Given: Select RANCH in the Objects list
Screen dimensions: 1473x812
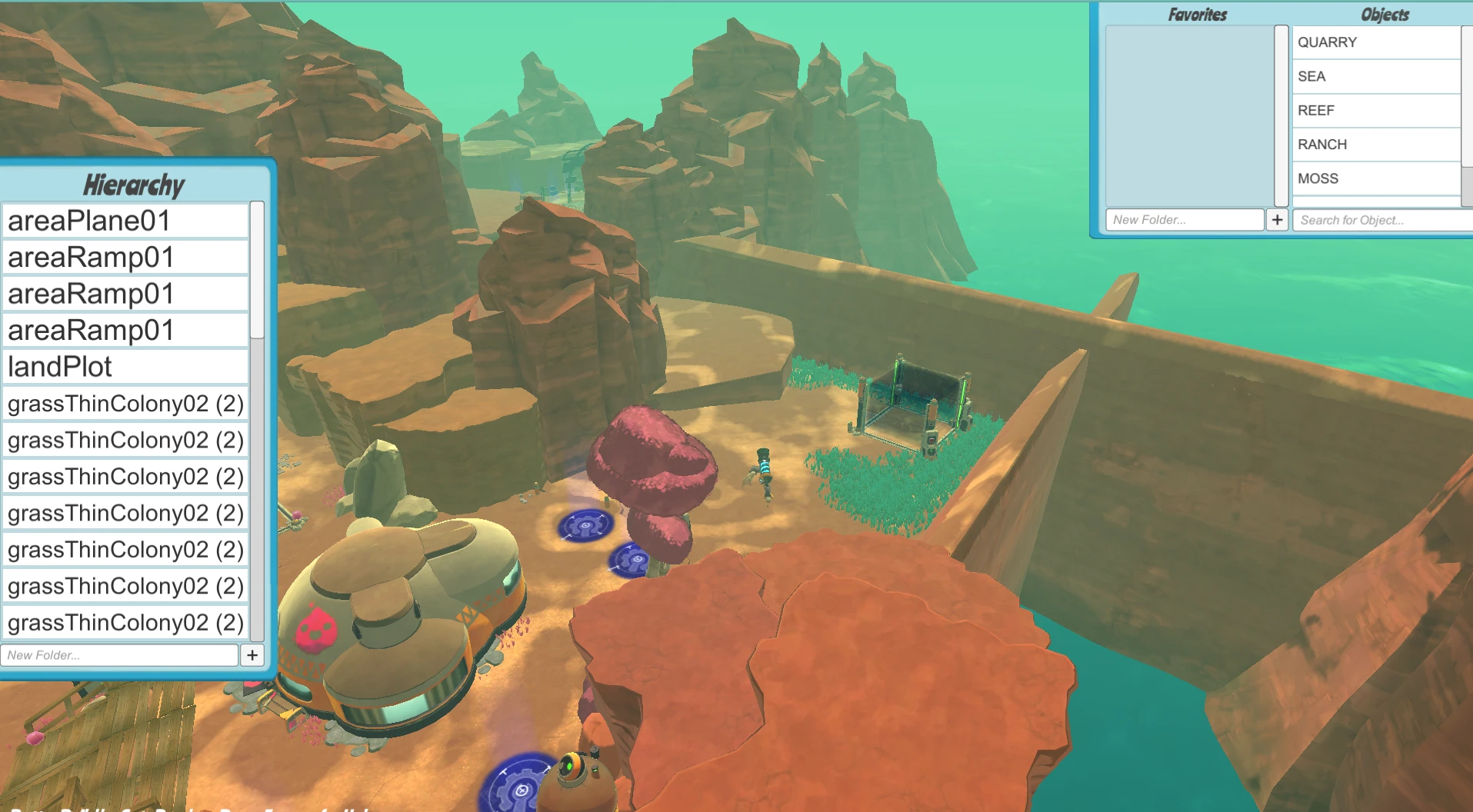Looking at the screenshot, I should pyautogui.click(x=1322, y=145).
